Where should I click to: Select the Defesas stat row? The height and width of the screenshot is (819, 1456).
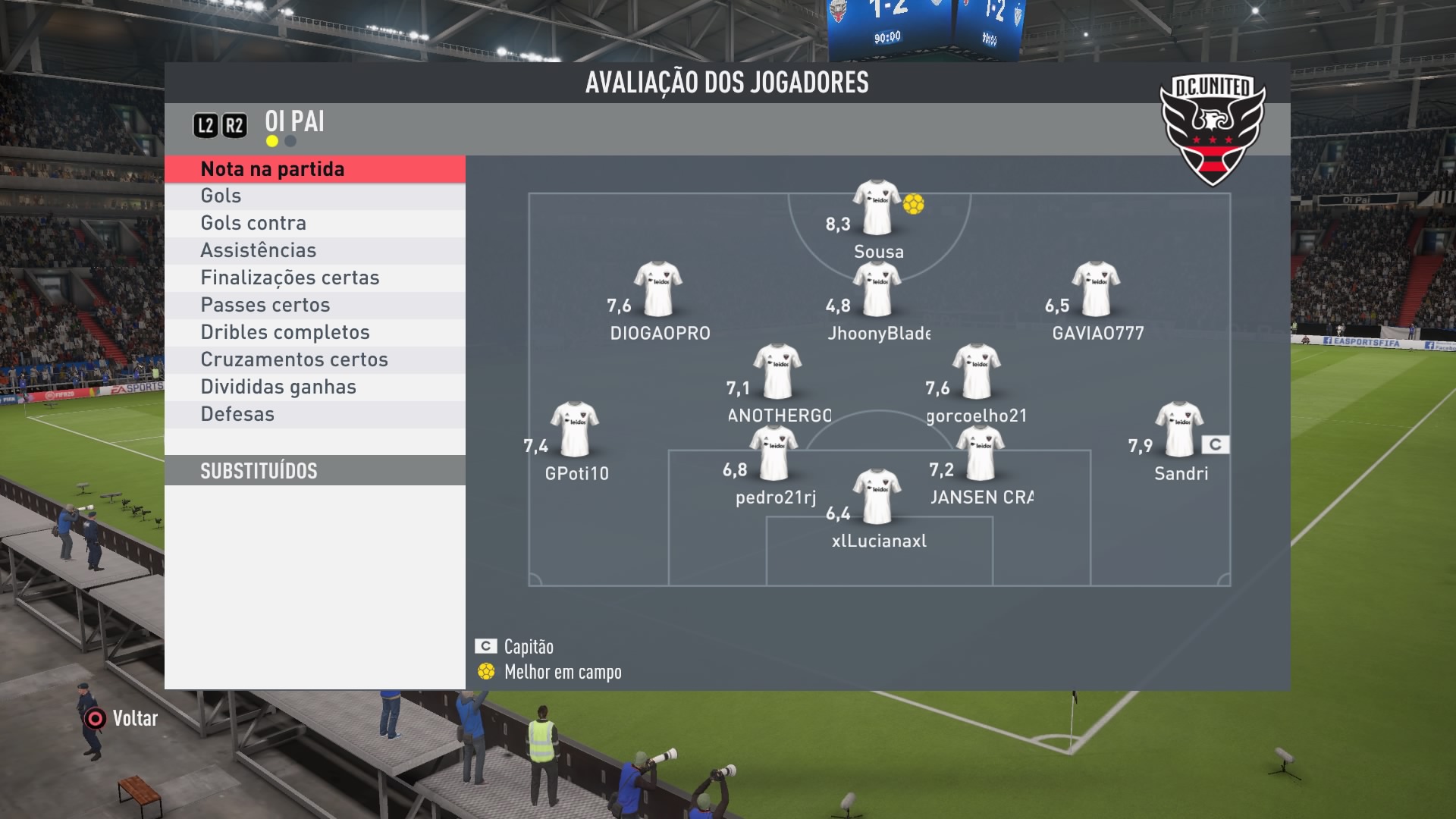tap(315, 415)
